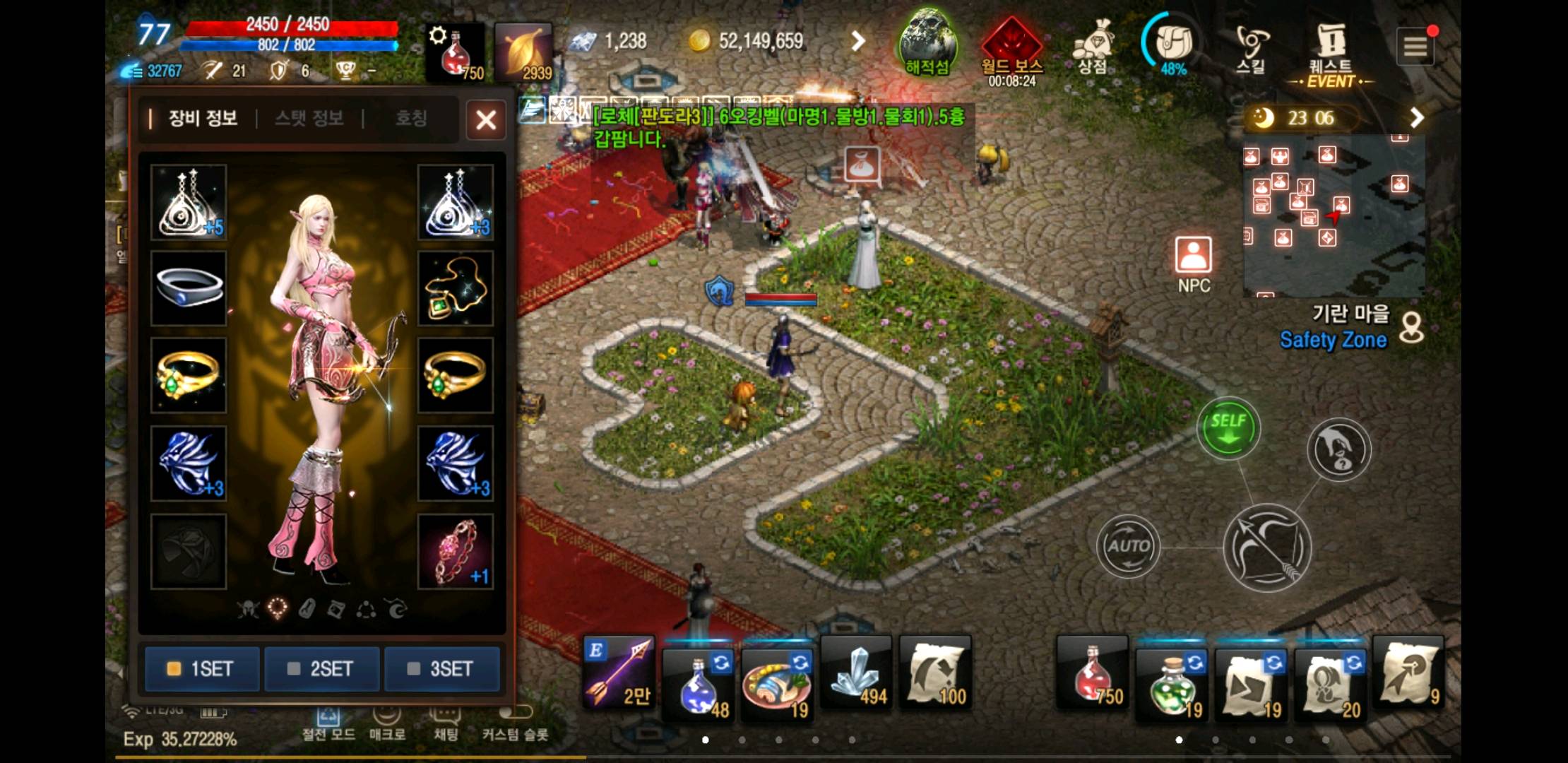Open the 스킬 skill menu

pos(1250,47)
